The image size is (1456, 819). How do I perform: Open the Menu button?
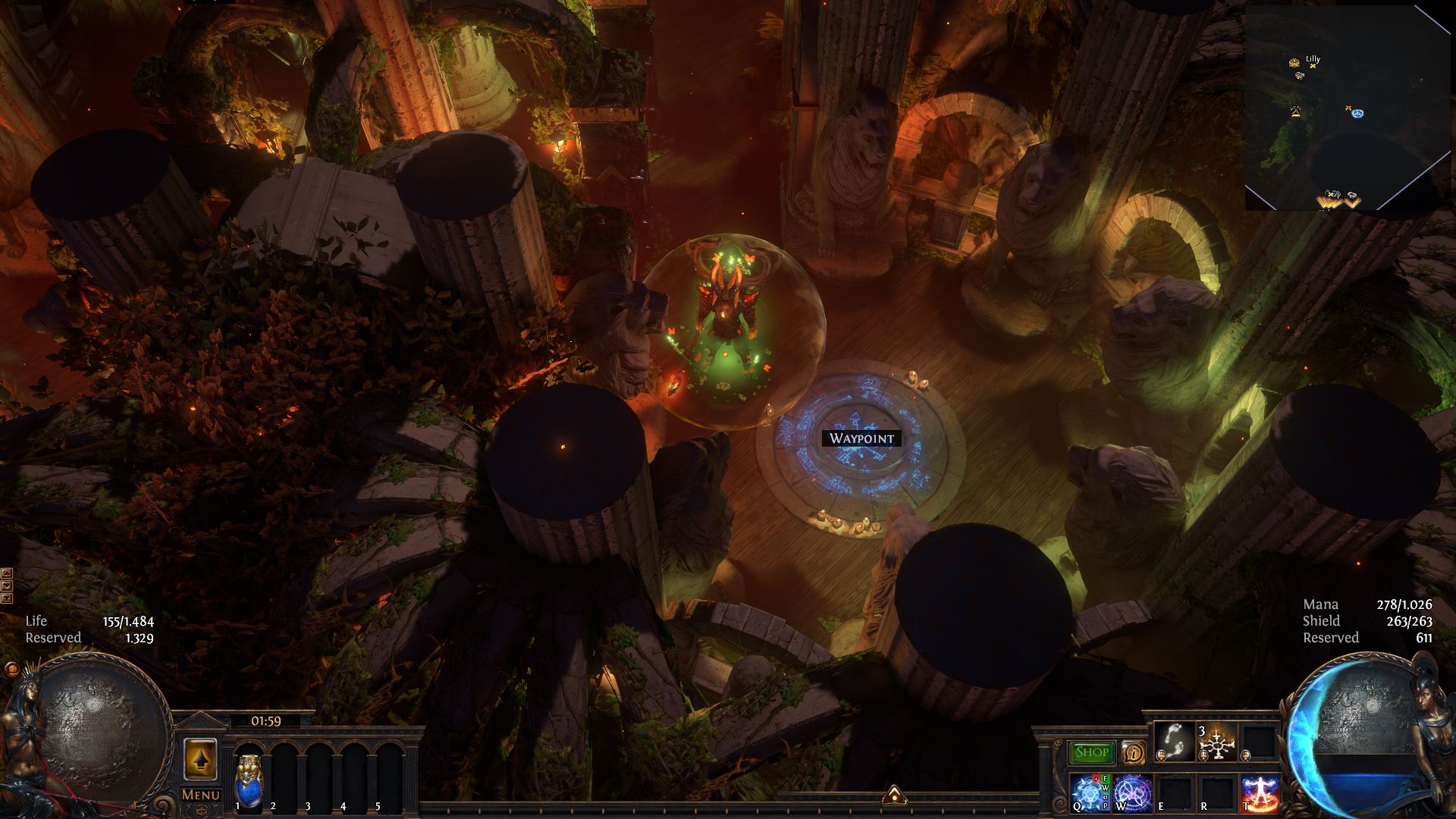(x=201, y=795)
